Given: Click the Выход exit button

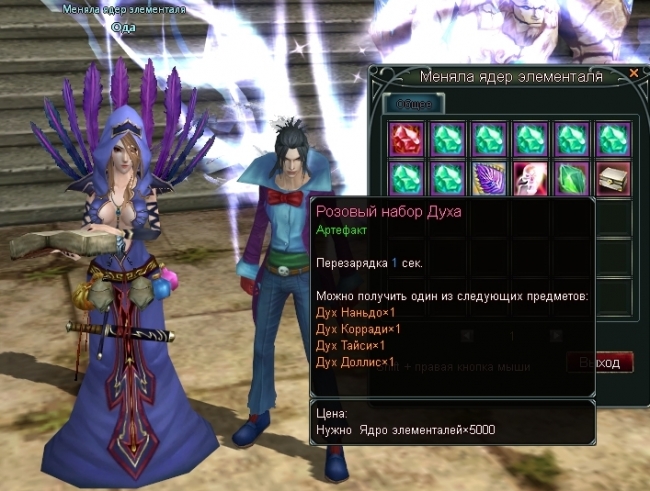Looking at the screenshot, I should [x=600, y=362].
